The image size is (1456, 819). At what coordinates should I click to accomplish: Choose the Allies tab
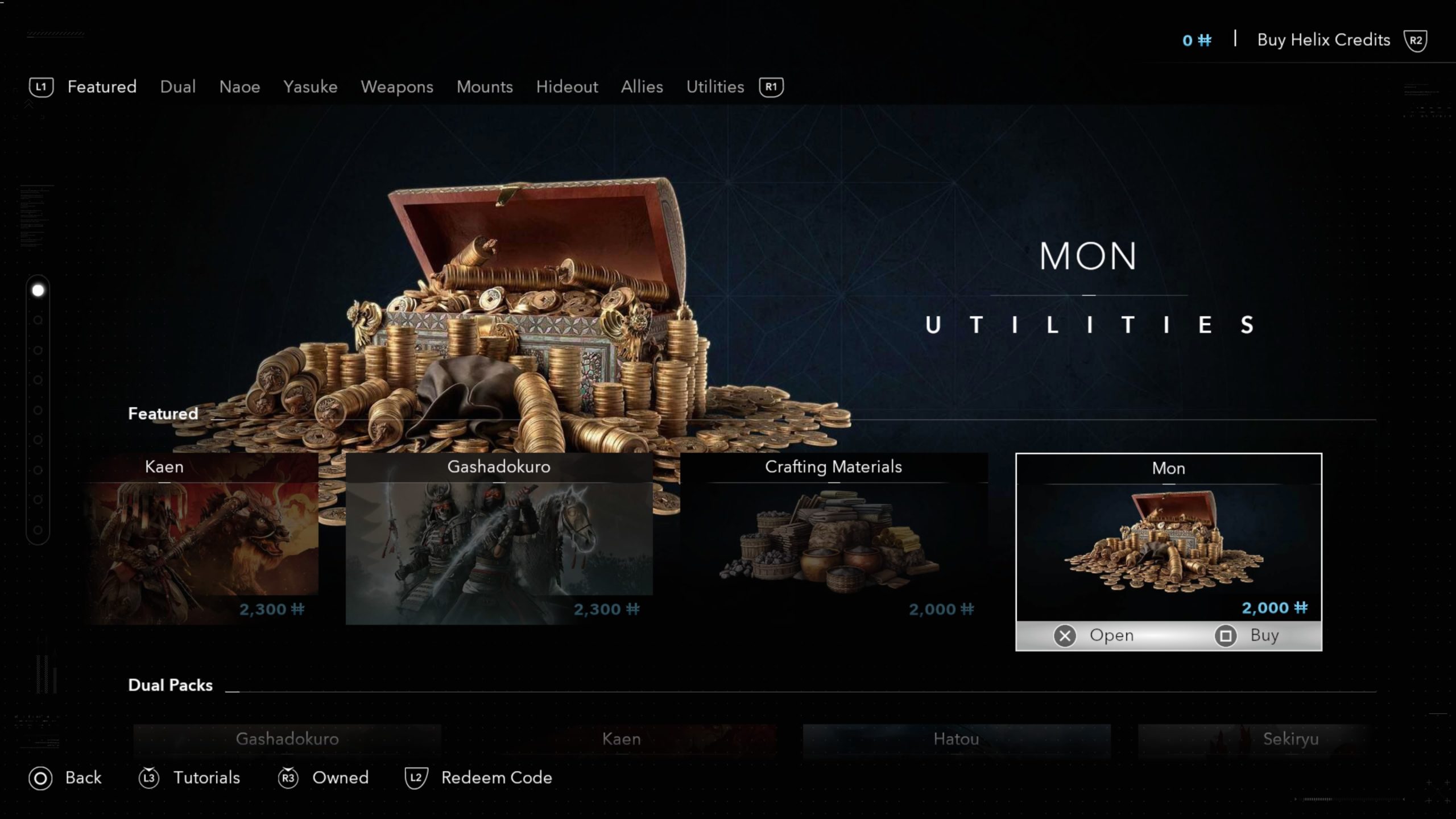click(x=642, y=87)
